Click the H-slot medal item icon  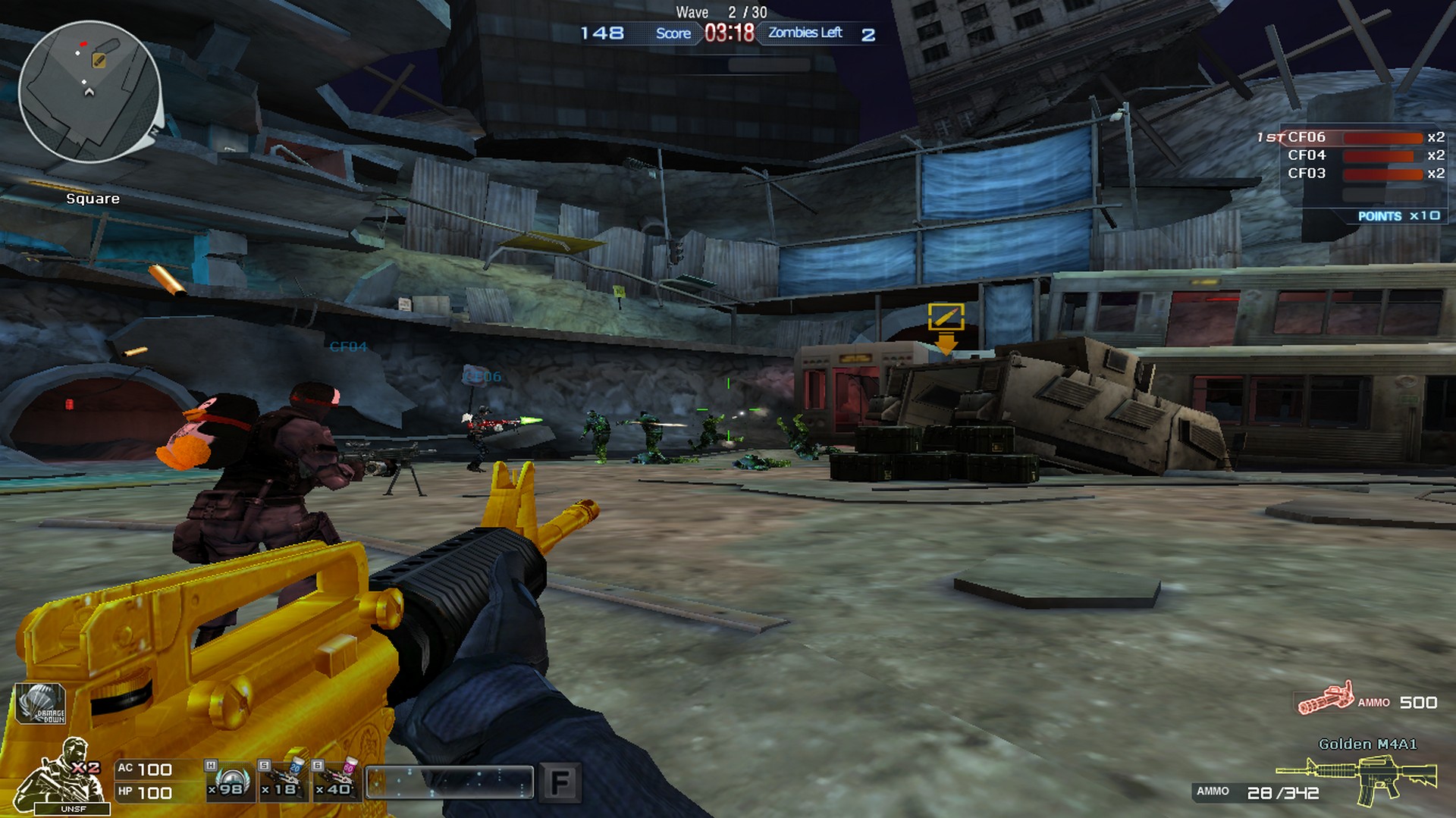point(231,781)
